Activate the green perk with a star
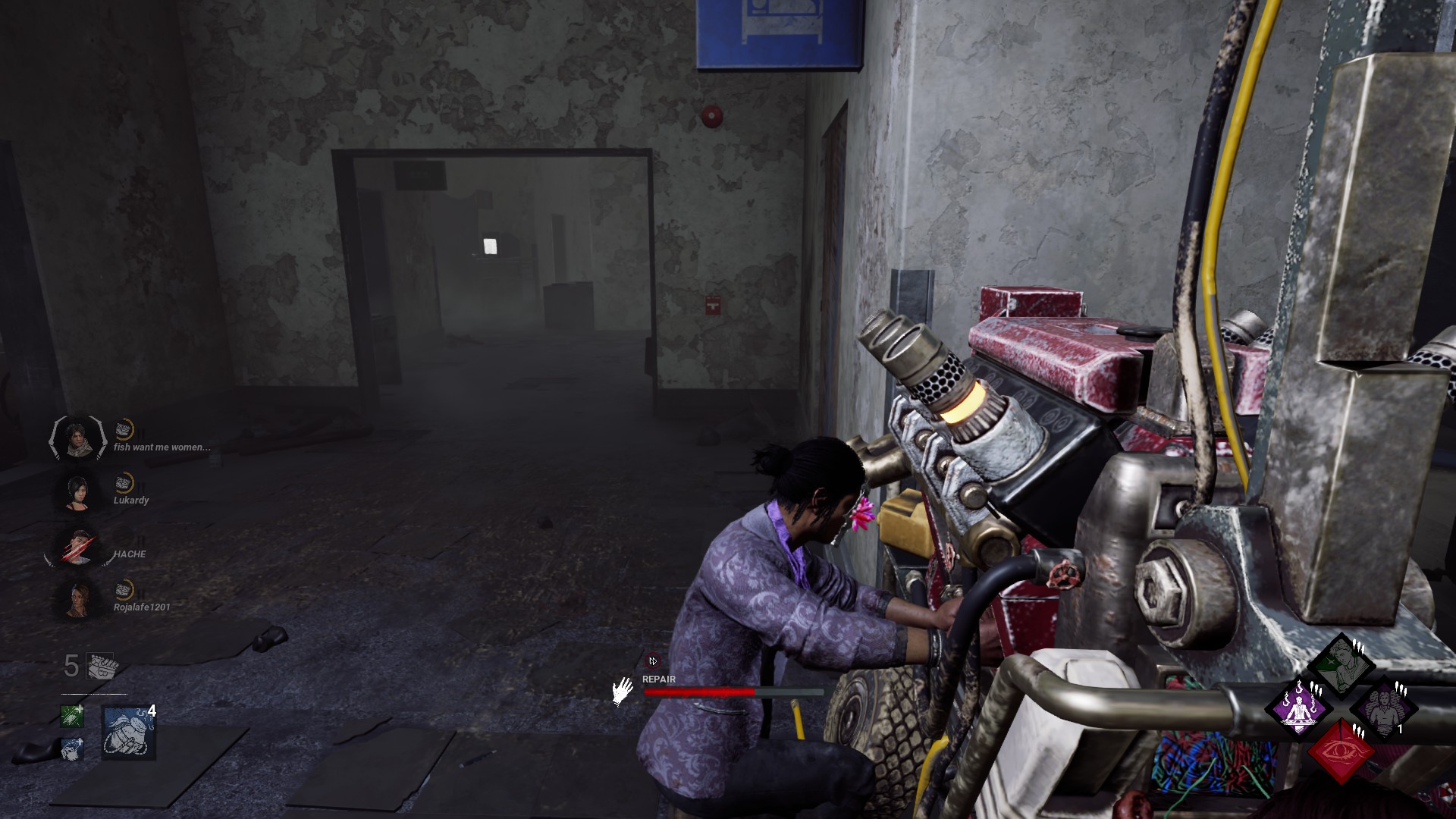This screenshot has width=1456, height=819. (1341, 667)
